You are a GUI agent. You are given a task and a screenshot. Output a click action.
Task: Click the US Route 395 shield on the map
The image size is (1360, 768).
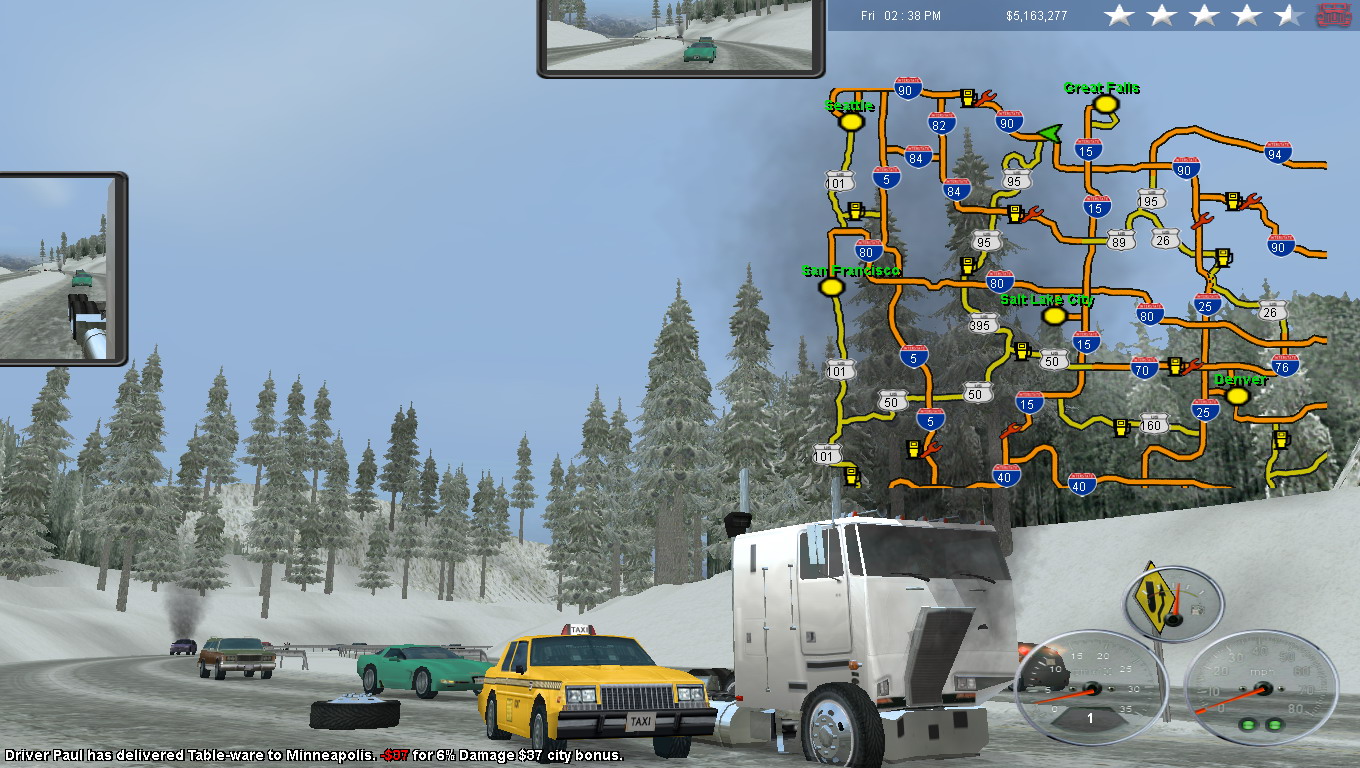pyautogui.click(x=983, y=324)
